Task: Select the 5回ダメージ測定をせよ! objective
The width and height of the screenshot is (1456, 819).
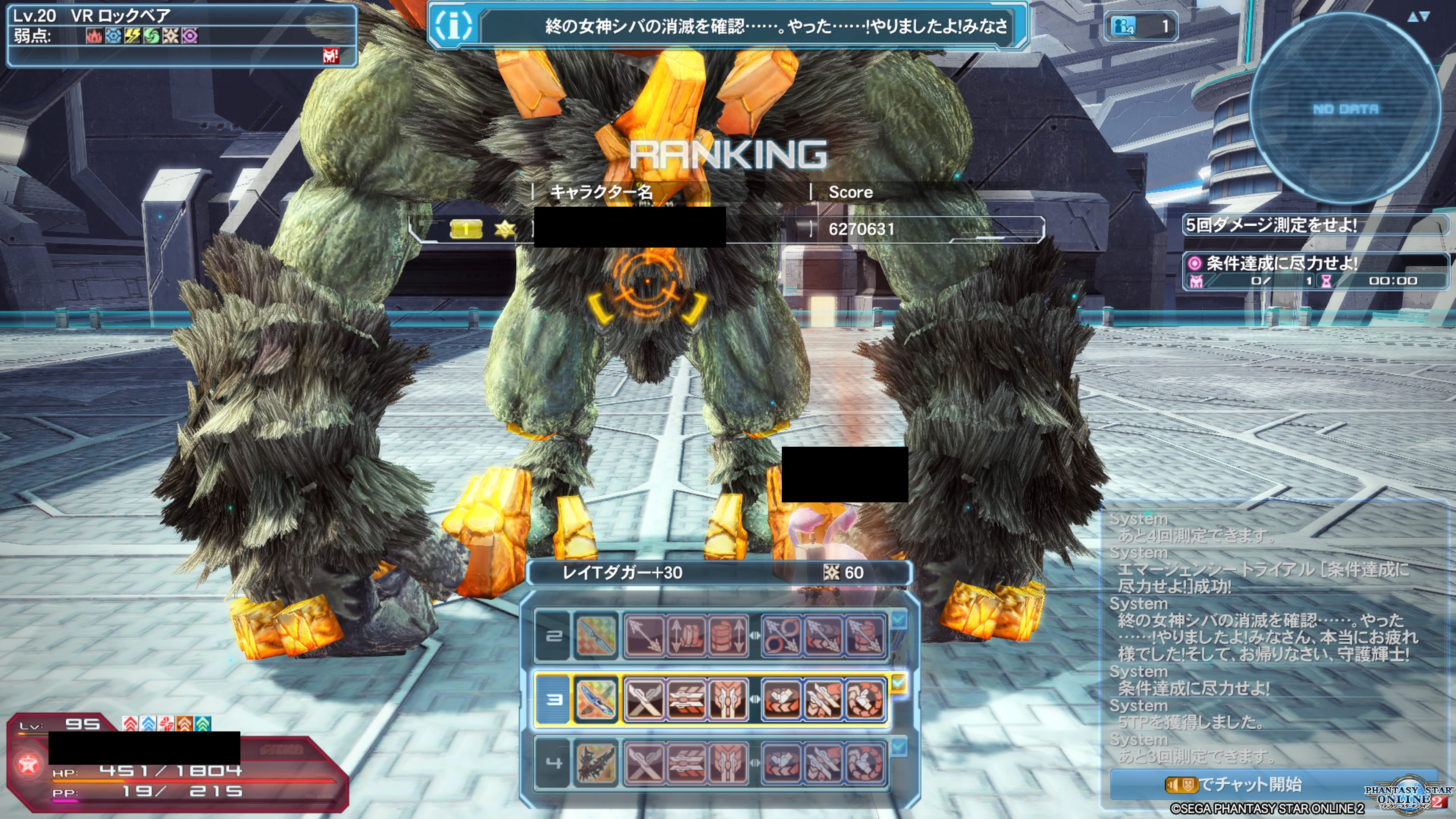Action: (x=1272, y=225)
